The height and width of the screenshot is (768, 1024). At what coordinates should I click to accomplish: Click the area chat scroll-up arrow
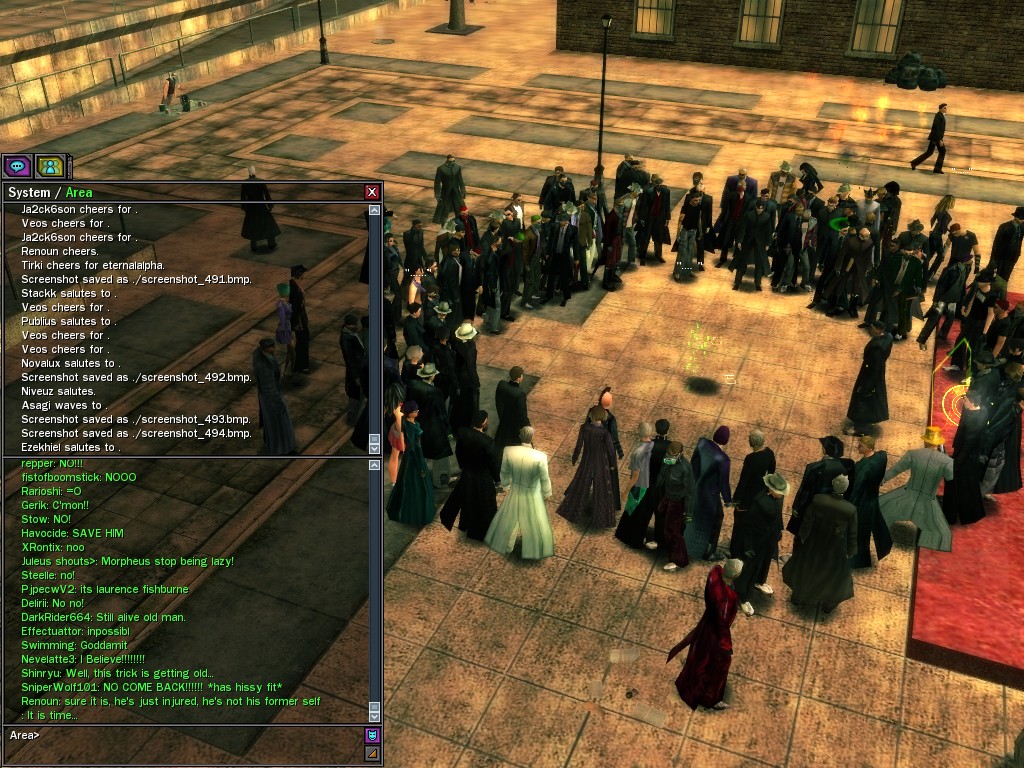coord(374,466)
